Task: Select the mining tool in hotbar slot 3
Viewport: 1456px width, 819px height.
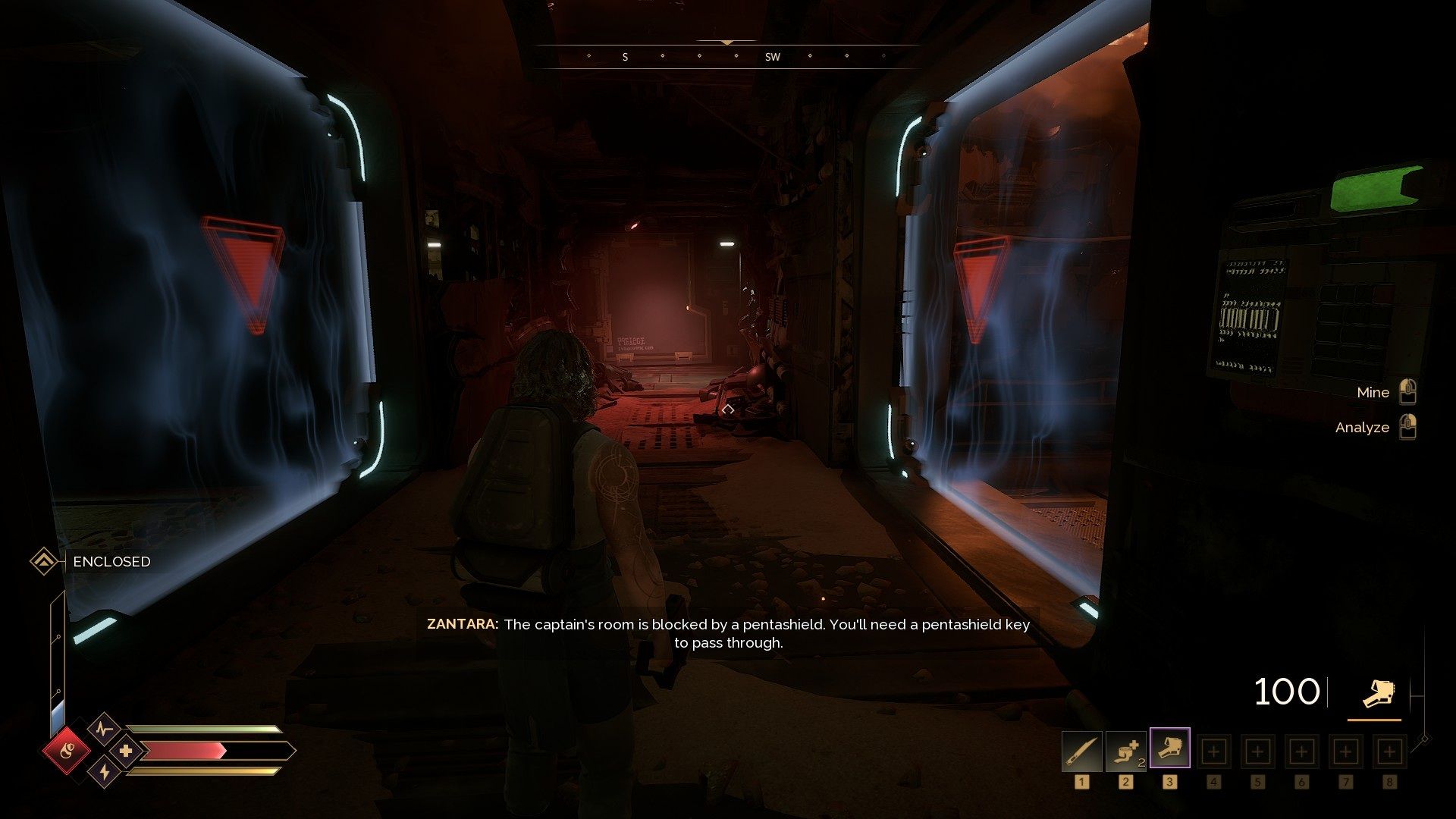Action: [x=1169, y=748]
